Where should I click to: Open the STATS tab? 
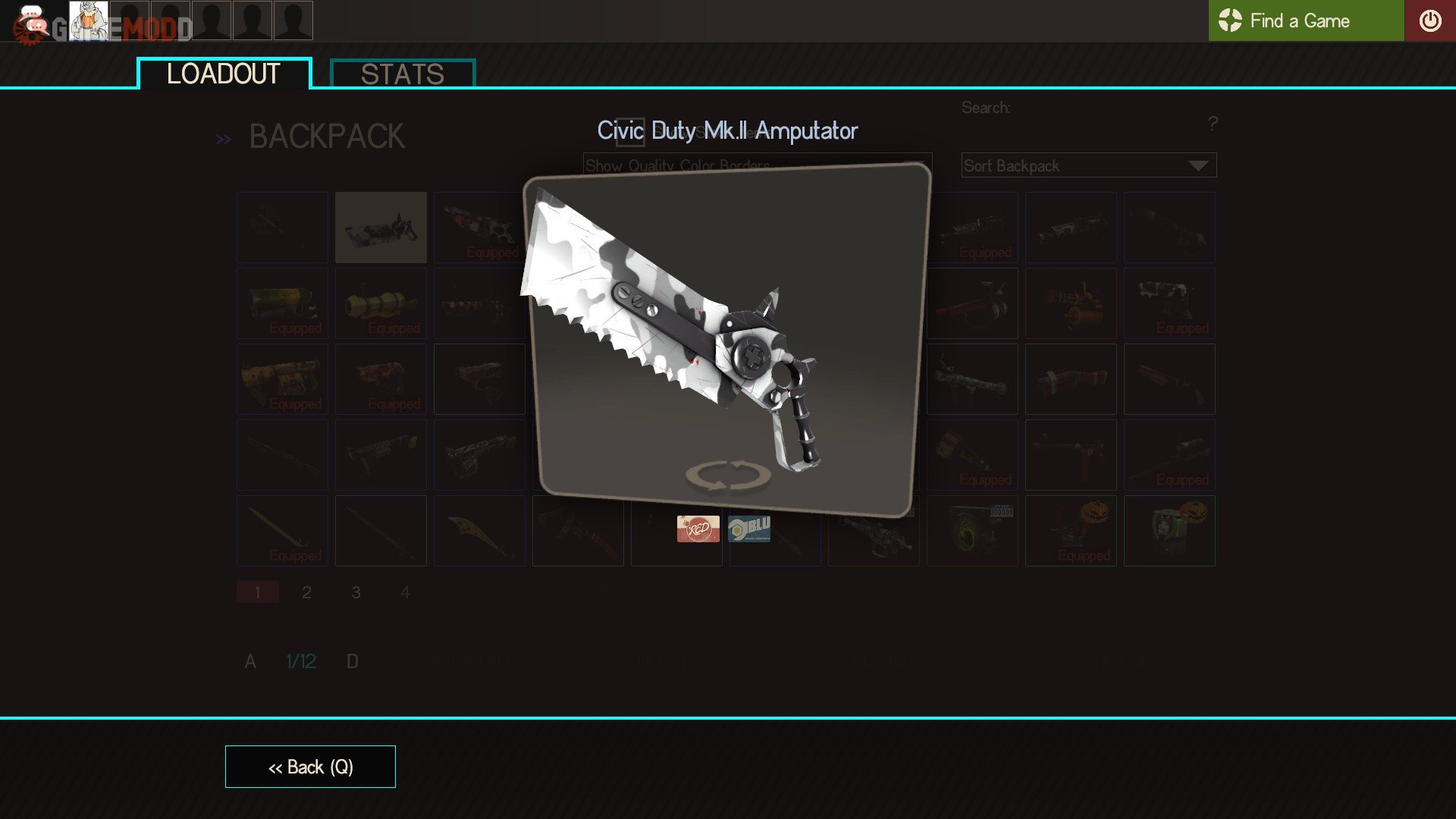[403, 74]
